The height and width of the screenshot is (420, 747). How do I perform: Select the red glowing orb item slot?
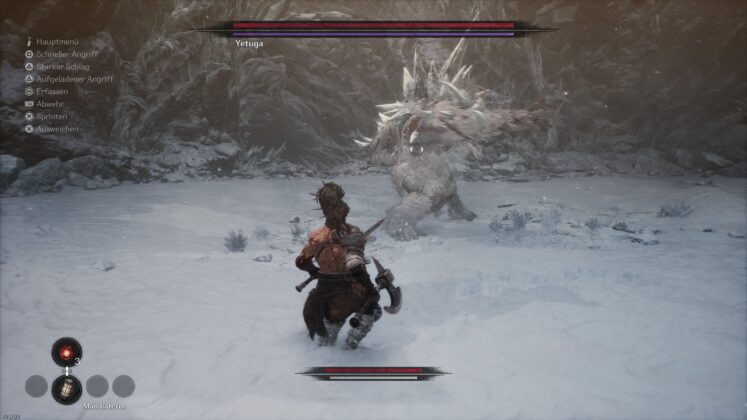tap(66, 352)
